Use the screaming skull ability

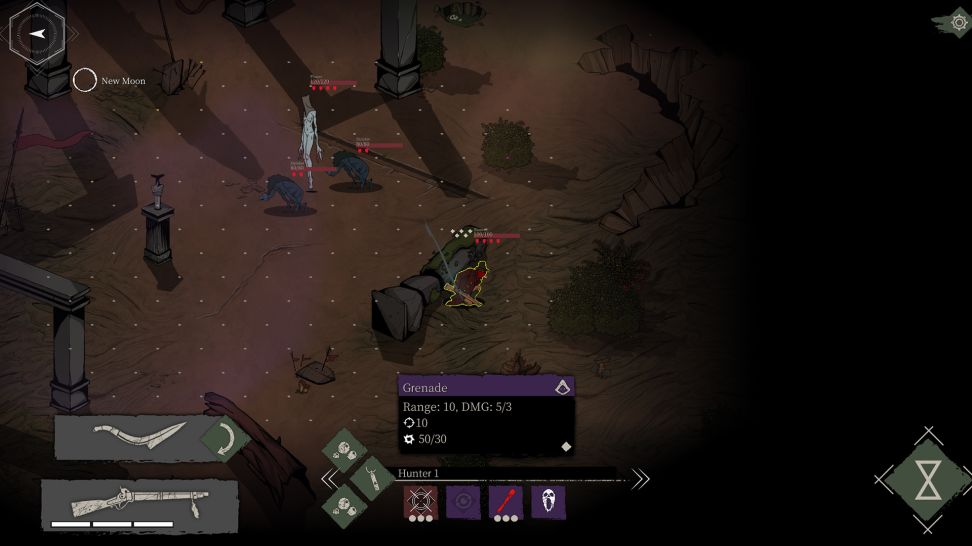tap(548, 502)
